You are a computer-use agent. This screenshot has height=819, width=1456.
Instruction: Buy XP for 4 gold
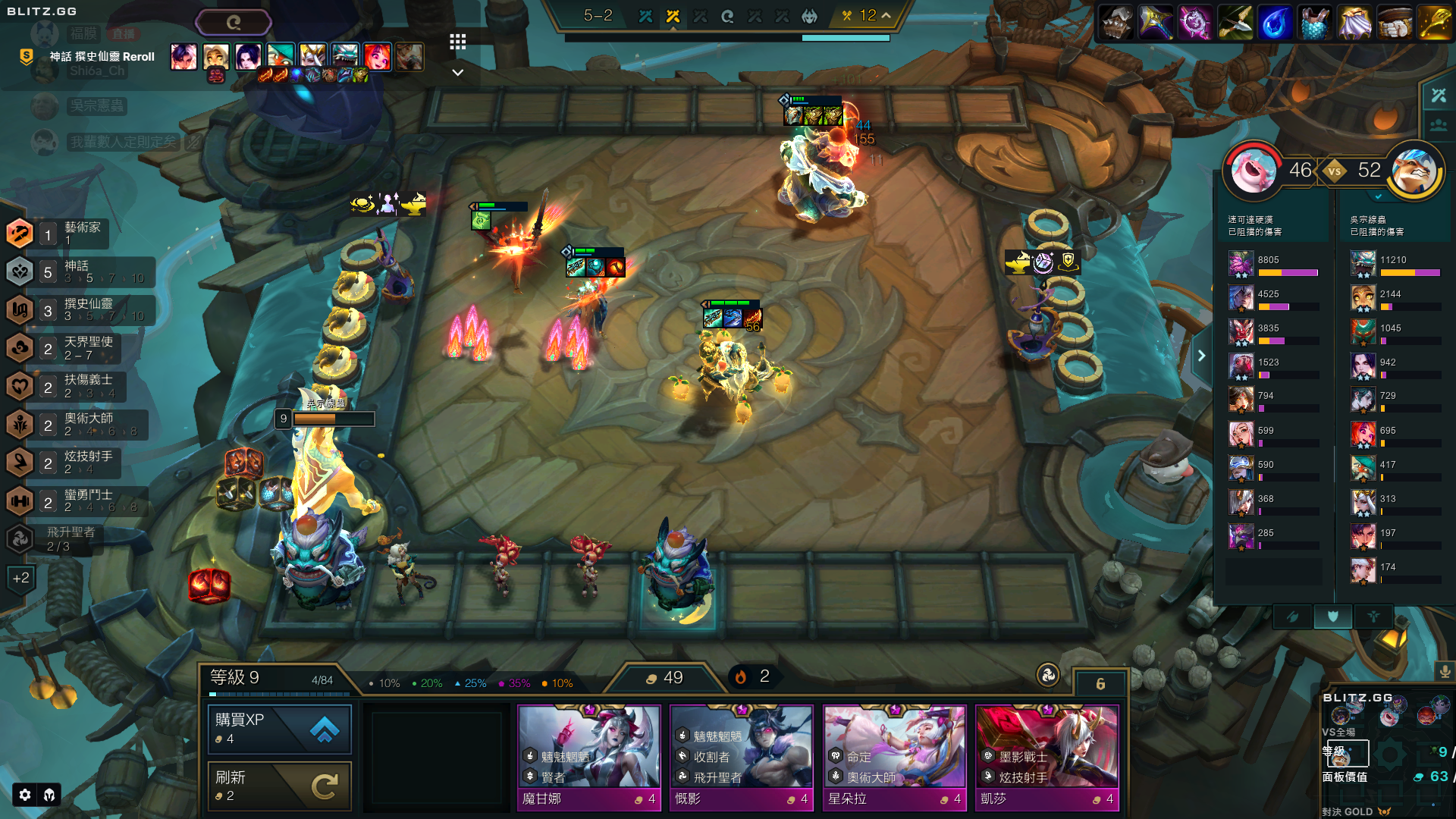(279, 729)
